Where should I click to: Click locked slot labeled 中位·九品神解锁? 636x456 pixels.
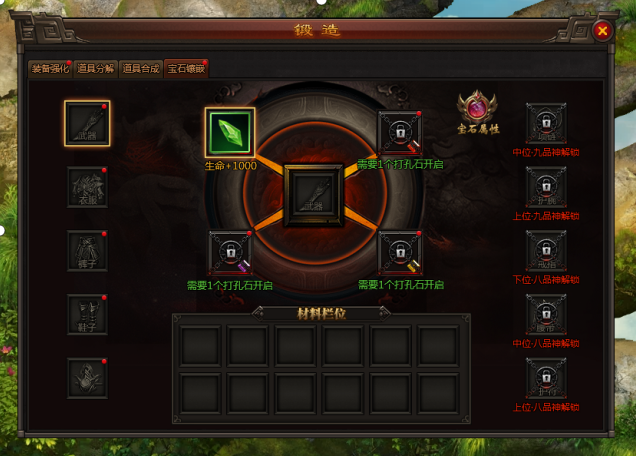tap(546, 124)
